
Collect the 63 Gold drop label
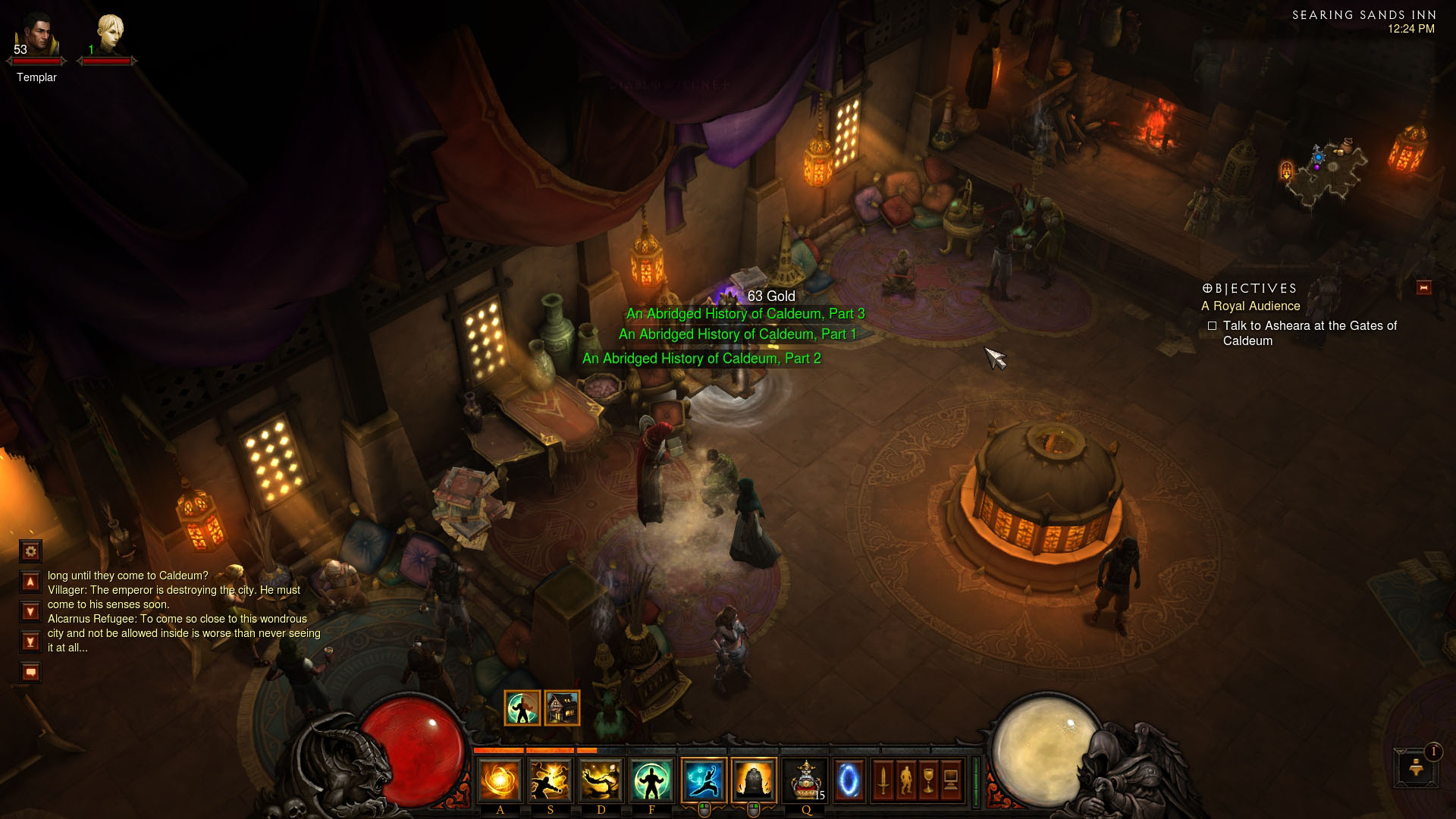[x=770, y=297]
